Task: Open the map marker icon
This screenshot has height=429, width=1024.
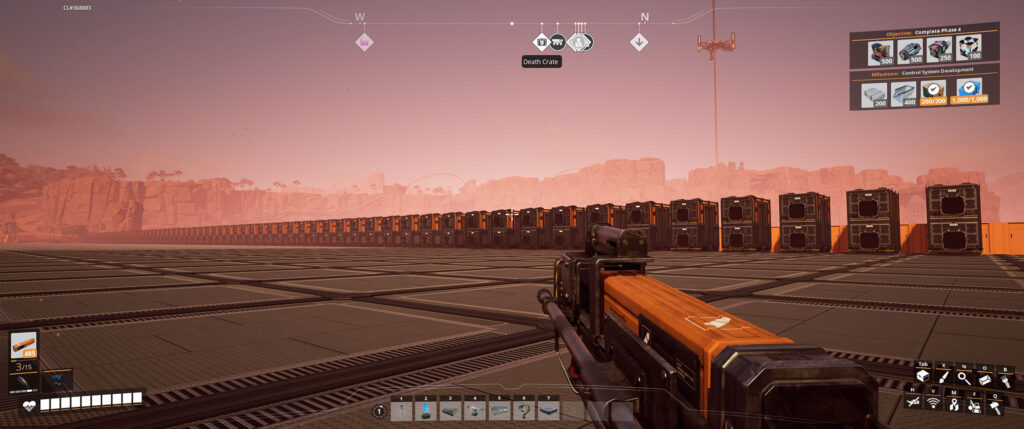Action: pos(954,402)
